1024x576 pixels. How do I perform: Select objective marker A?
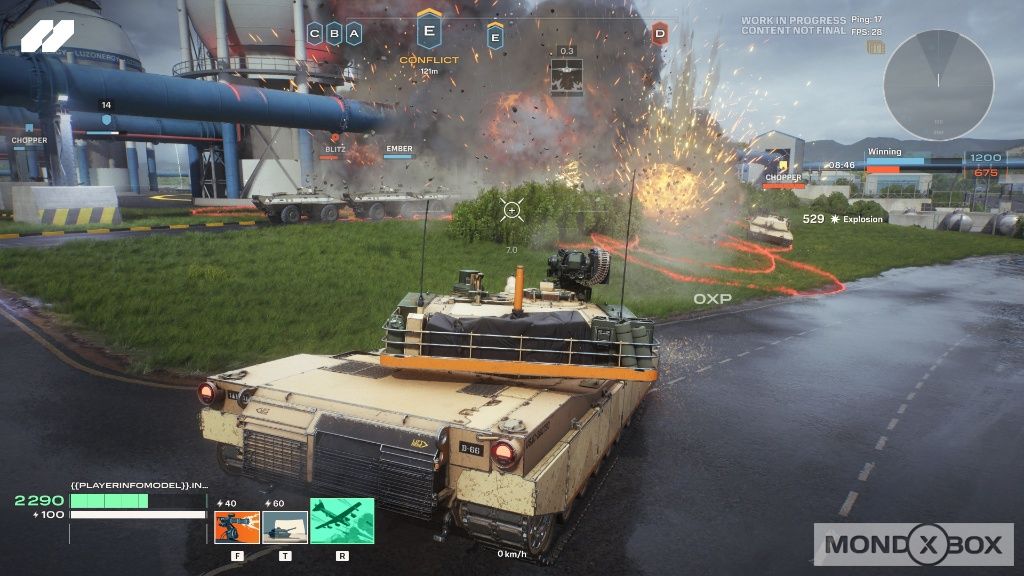tap(353, 33)
